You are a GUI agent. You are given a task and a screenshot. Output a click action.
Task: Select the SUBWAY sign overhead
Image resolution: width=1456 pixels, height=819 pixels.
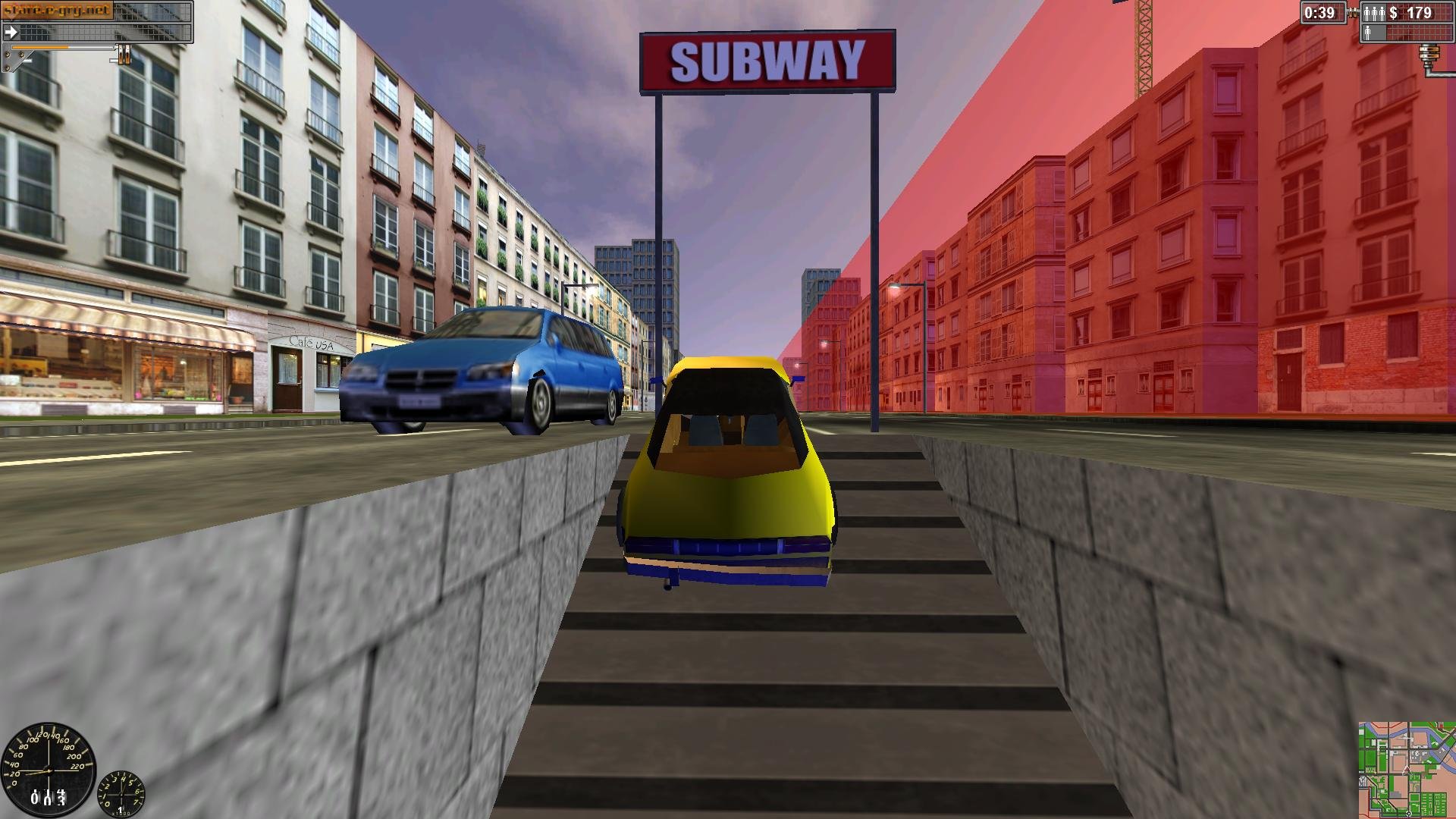point(769,60)
